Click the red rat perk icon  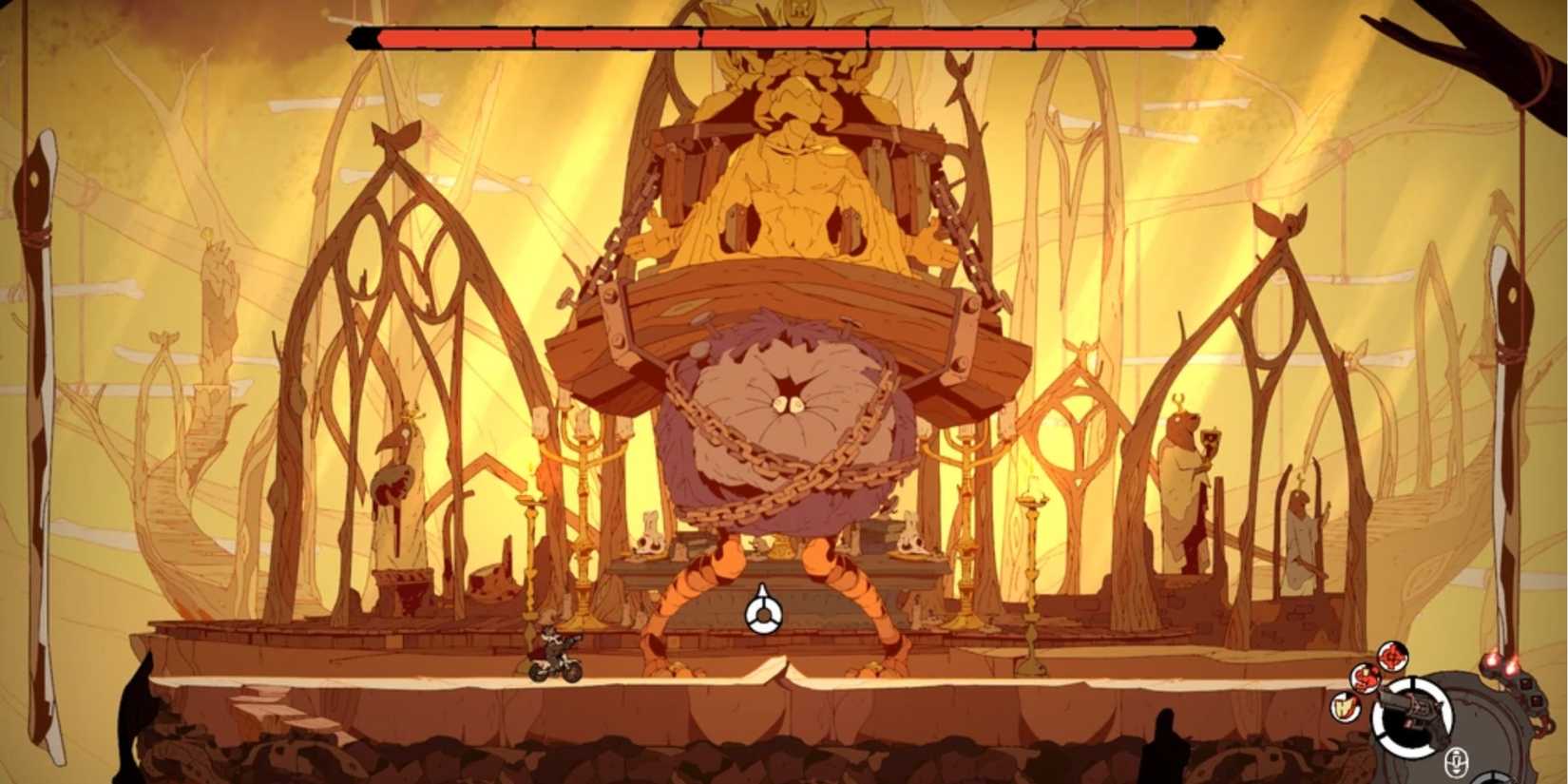1365,678
